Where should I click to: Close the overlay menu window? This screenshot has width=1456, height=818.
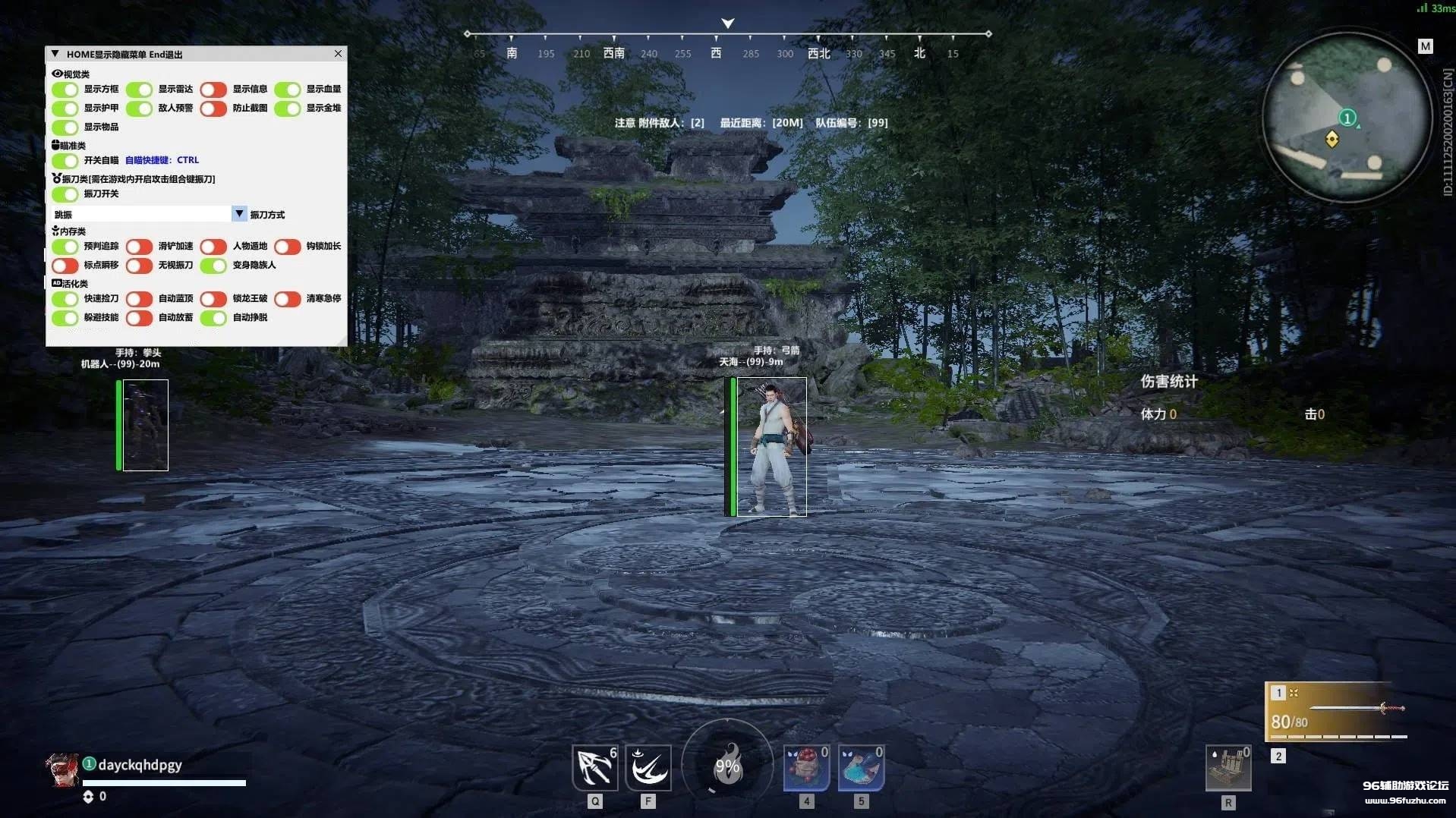click(338, 54)
